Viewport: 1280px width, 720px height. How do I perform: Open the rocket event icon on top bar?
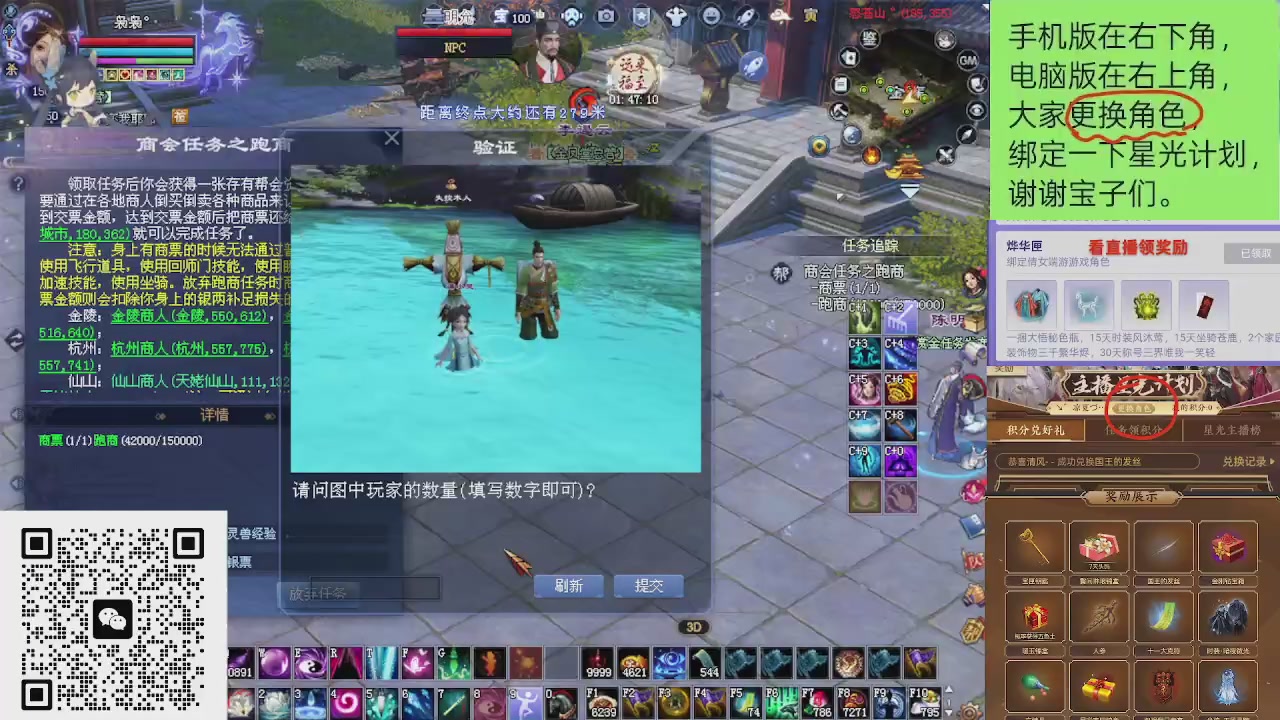pos(745,15)
